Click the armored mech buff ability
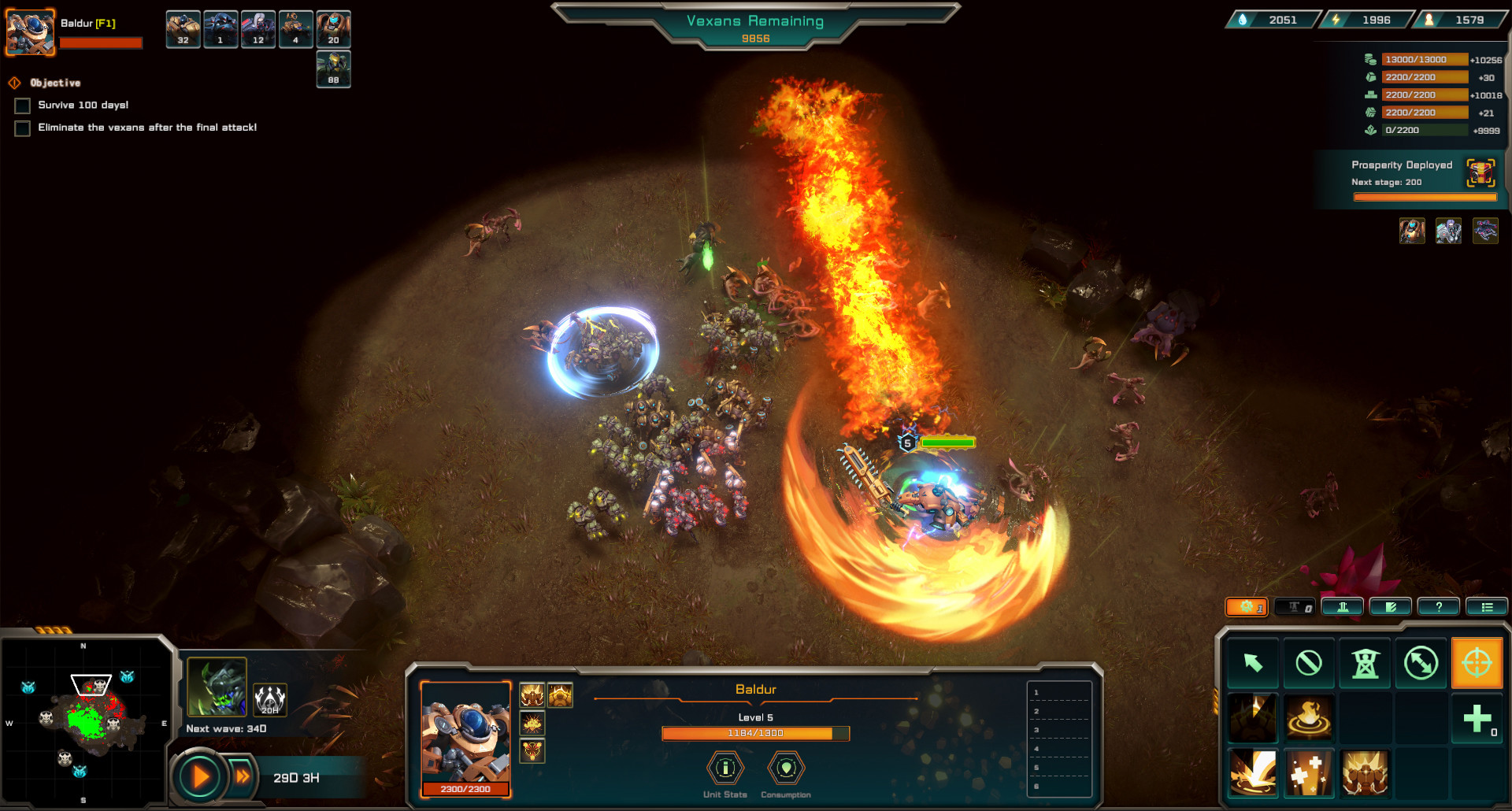The width and height of the screenshot is (1512, 811). coord(1366,774)
